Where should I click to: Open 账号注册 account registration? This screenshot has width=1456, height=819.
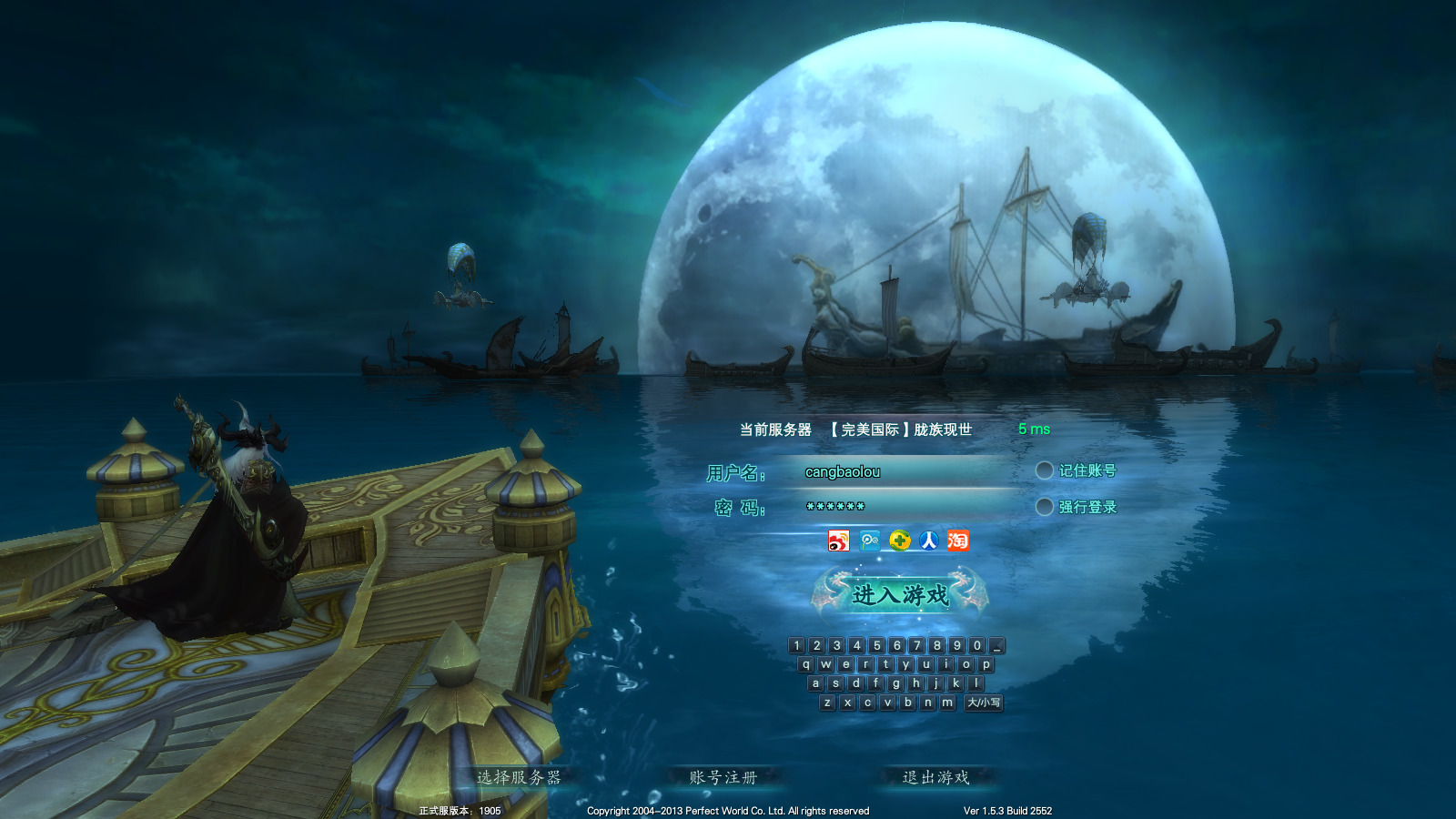point(723,777)
